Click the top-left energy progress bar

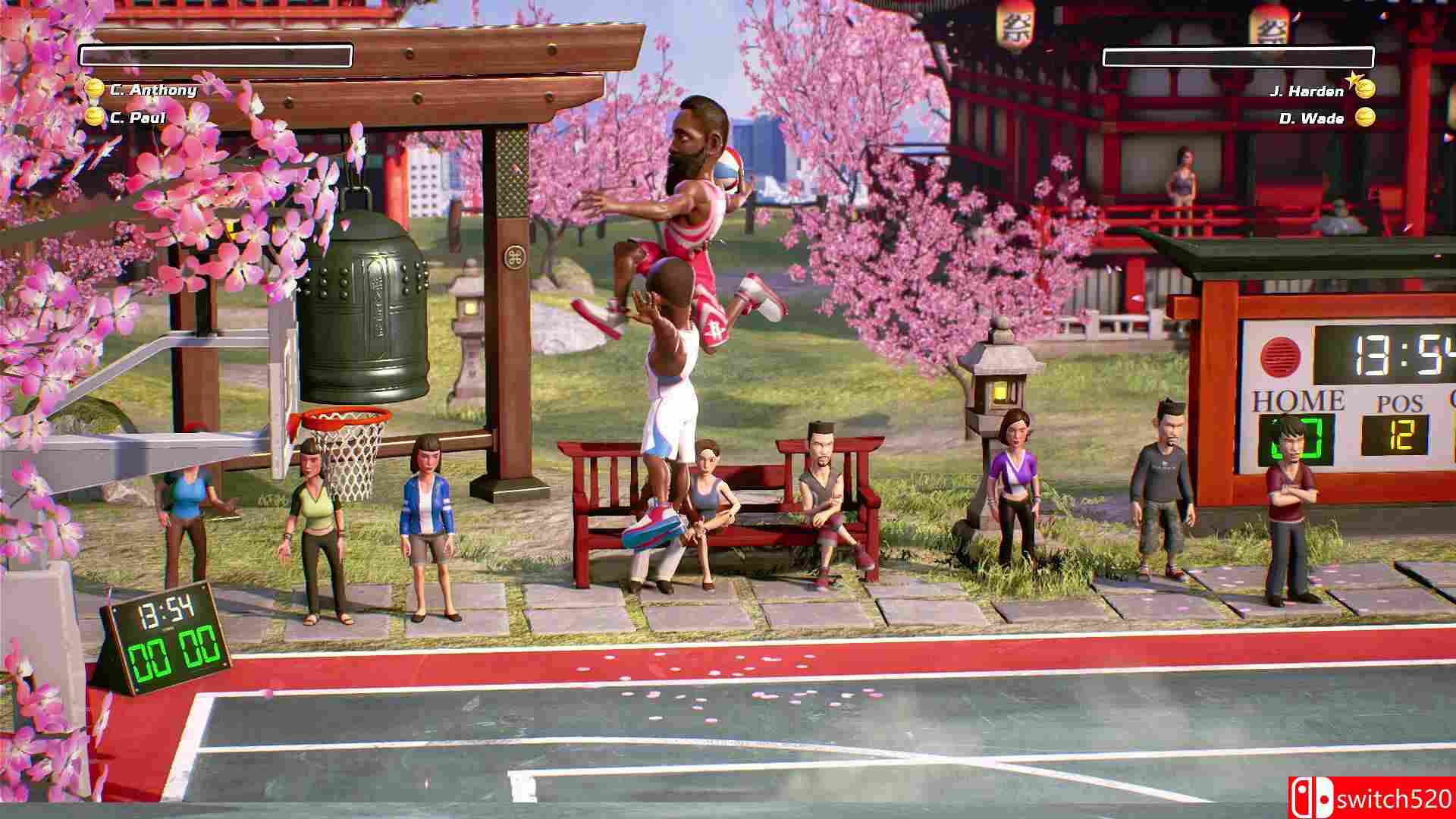tap(218, 55)
